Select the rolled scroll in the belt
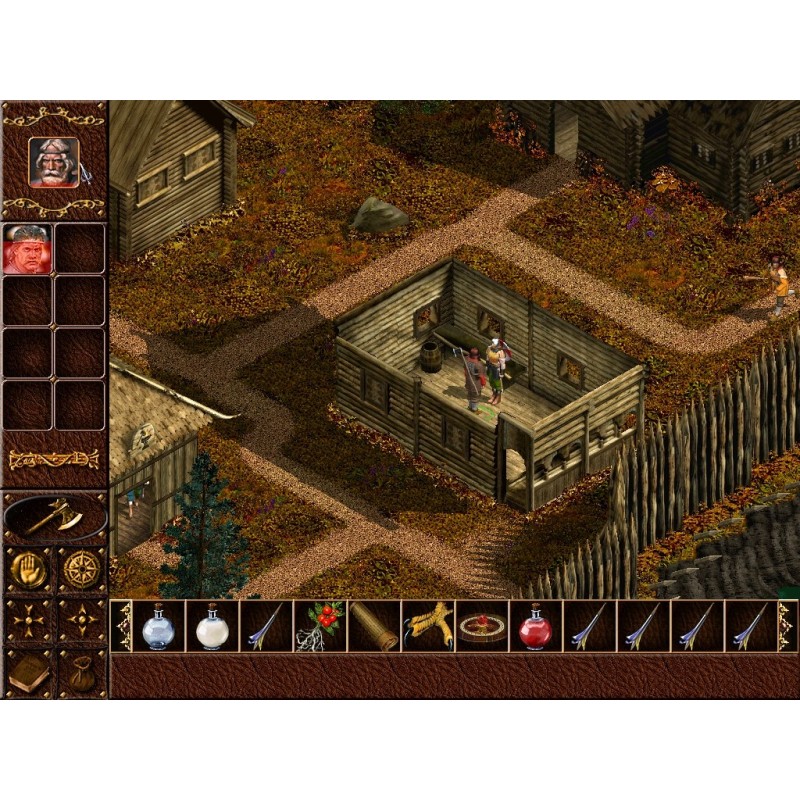The image size is (800, 800). click(x=374, y=627)
